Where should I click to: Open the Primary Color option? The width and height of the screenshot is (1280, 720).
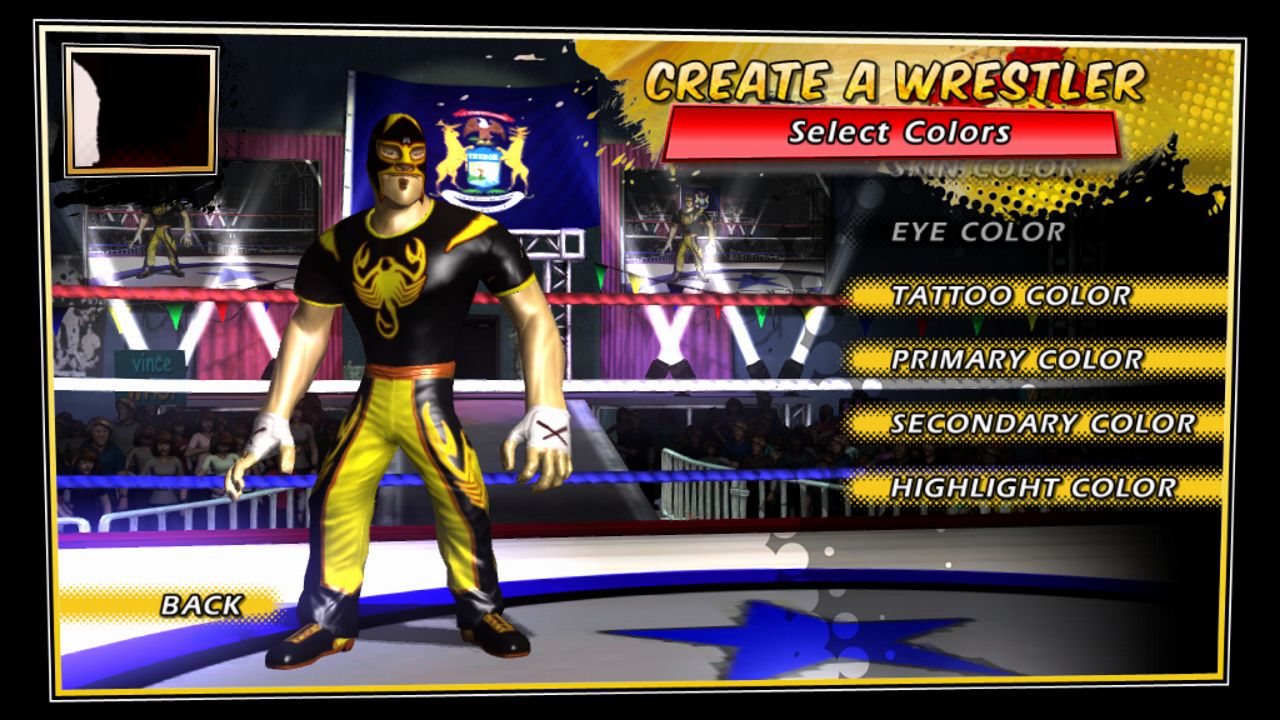pyautogui.click(x=1016, y=360)
